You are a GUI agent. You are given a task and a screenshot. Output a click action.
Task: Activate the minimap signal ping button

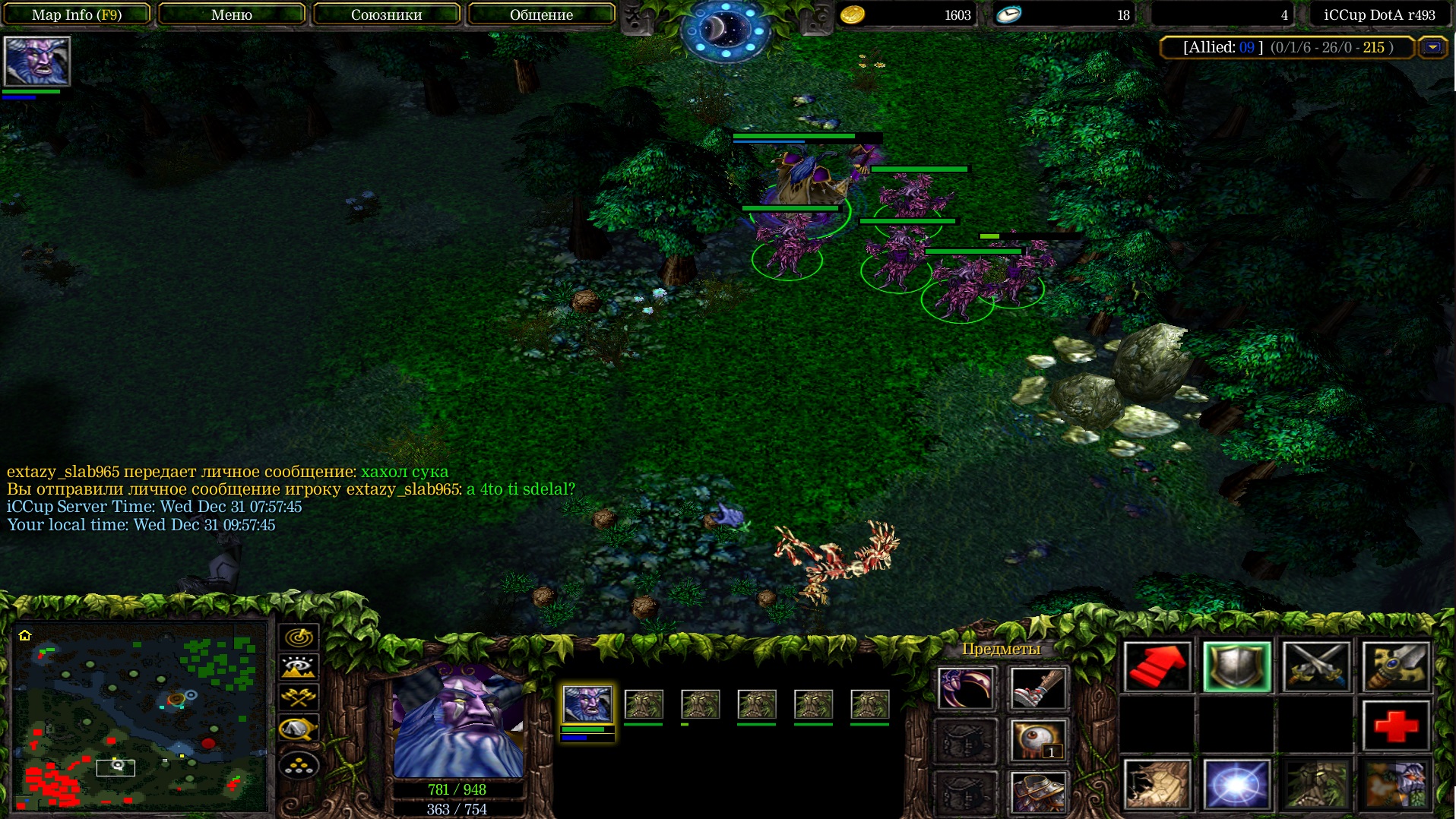299,637
